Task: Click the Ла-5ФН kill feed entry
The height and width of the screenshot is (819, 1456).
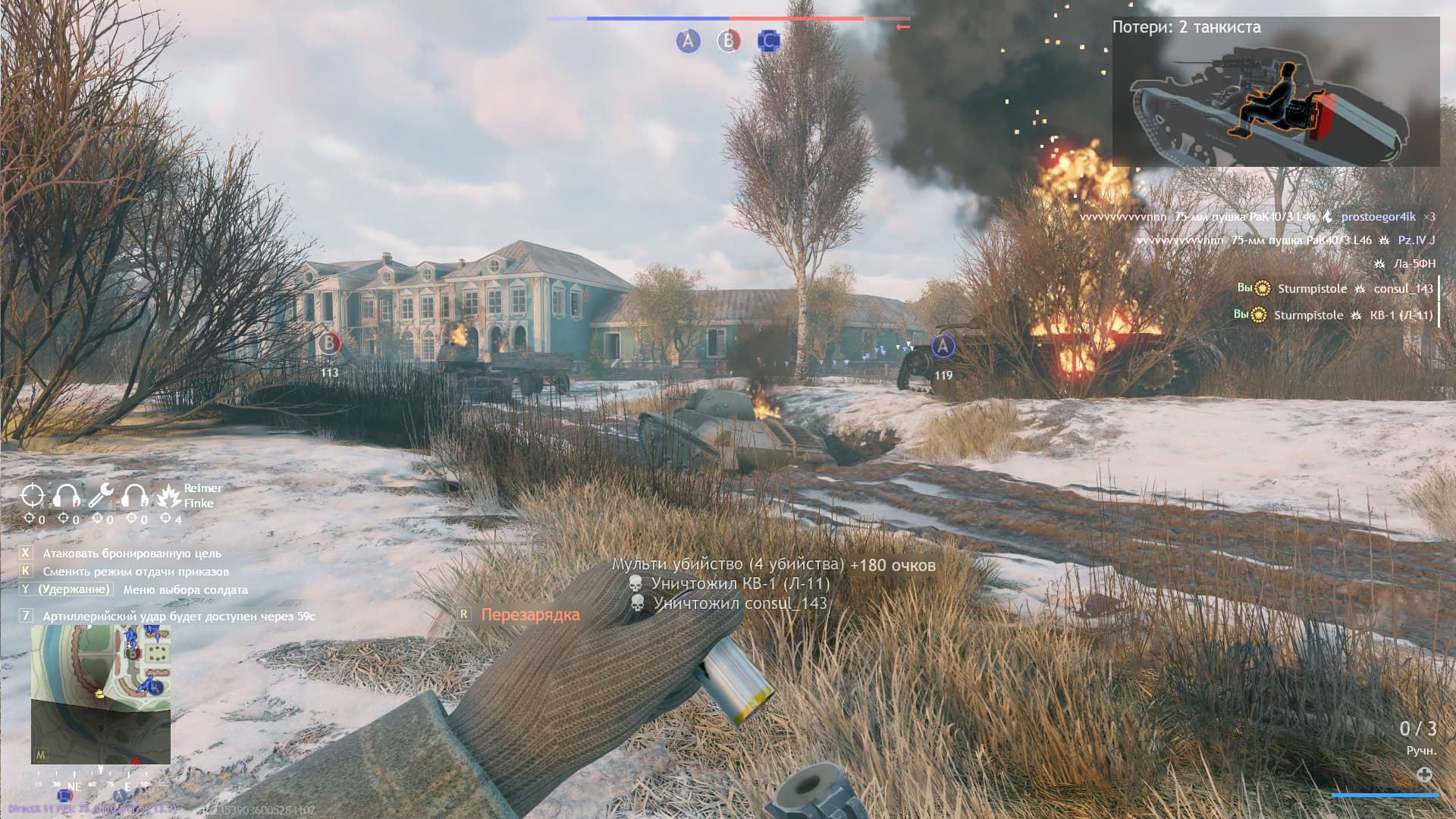Action: click(1405, 264)
